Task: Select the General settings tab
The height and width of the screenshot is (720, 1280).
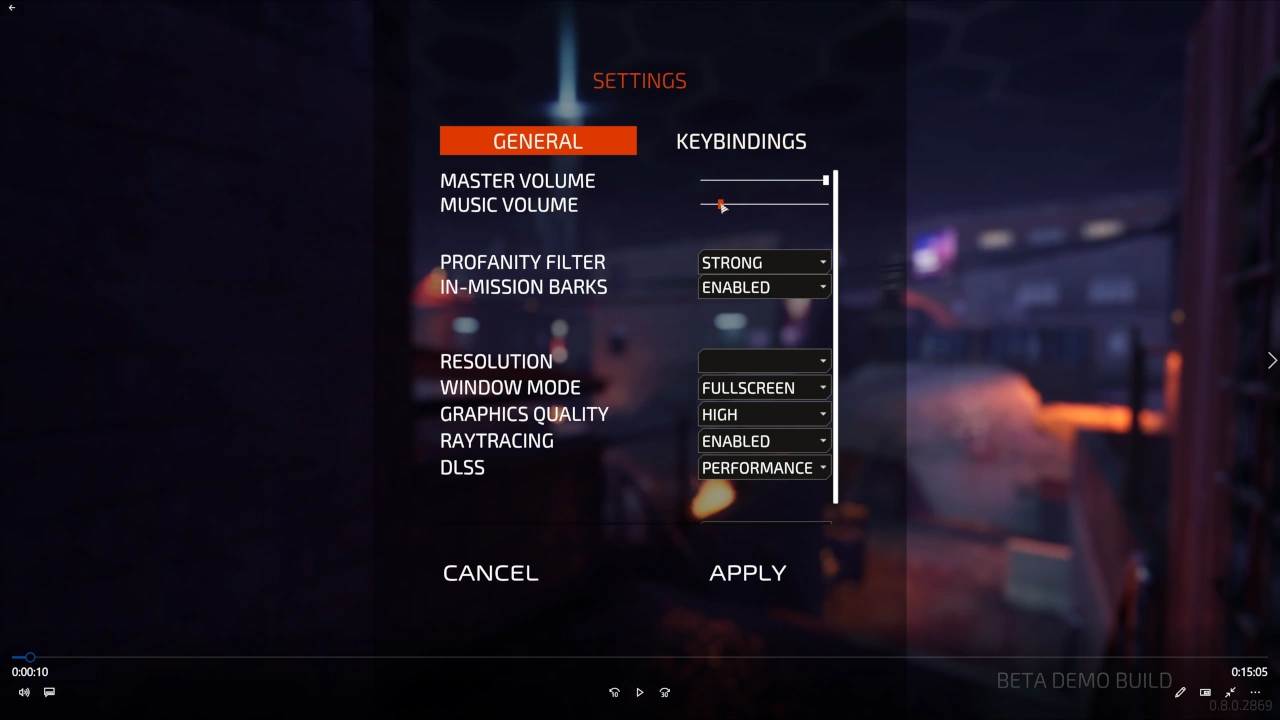Action: (x=537, y=141)
